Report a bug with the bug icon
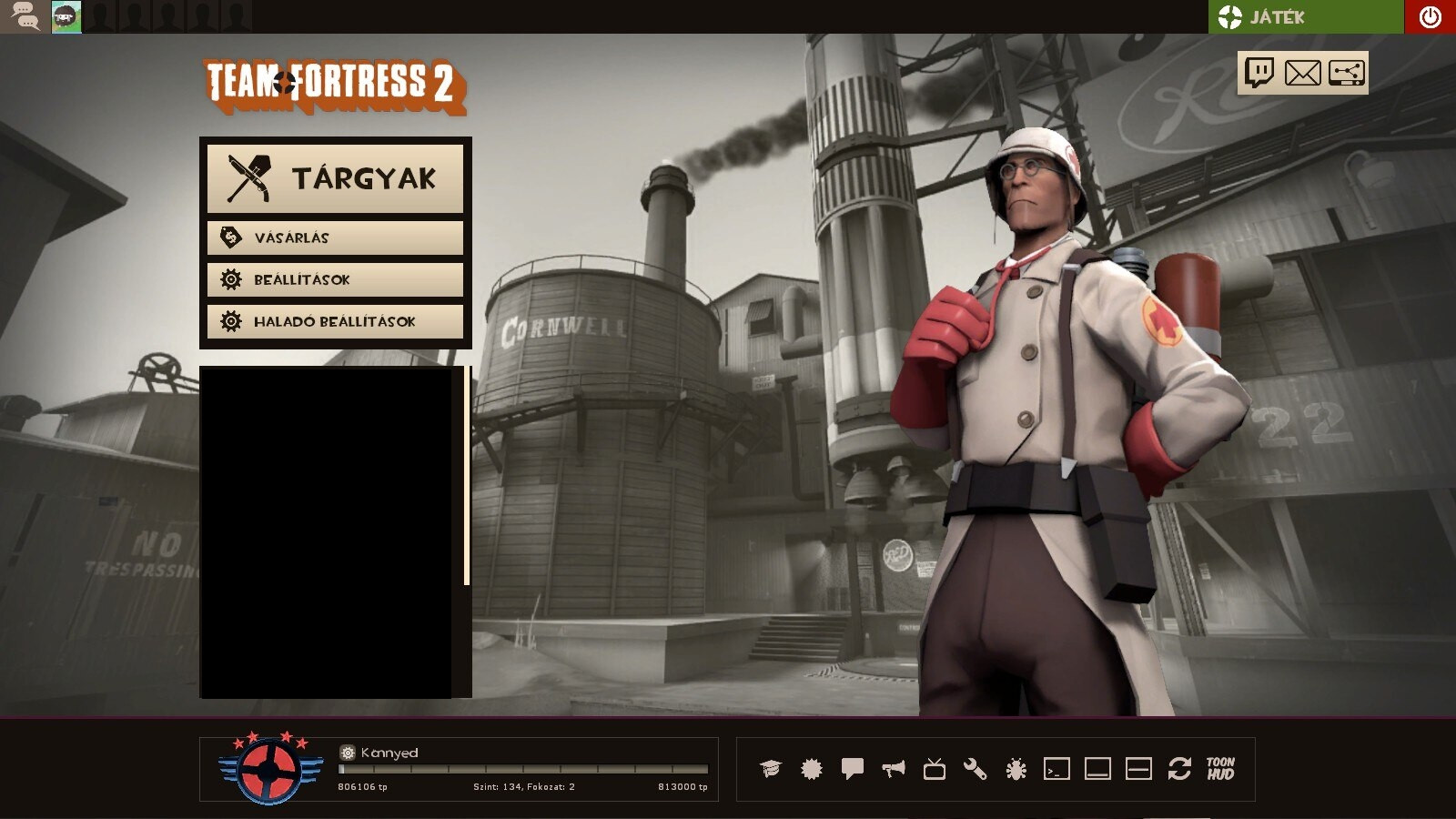 point(1015,770)
